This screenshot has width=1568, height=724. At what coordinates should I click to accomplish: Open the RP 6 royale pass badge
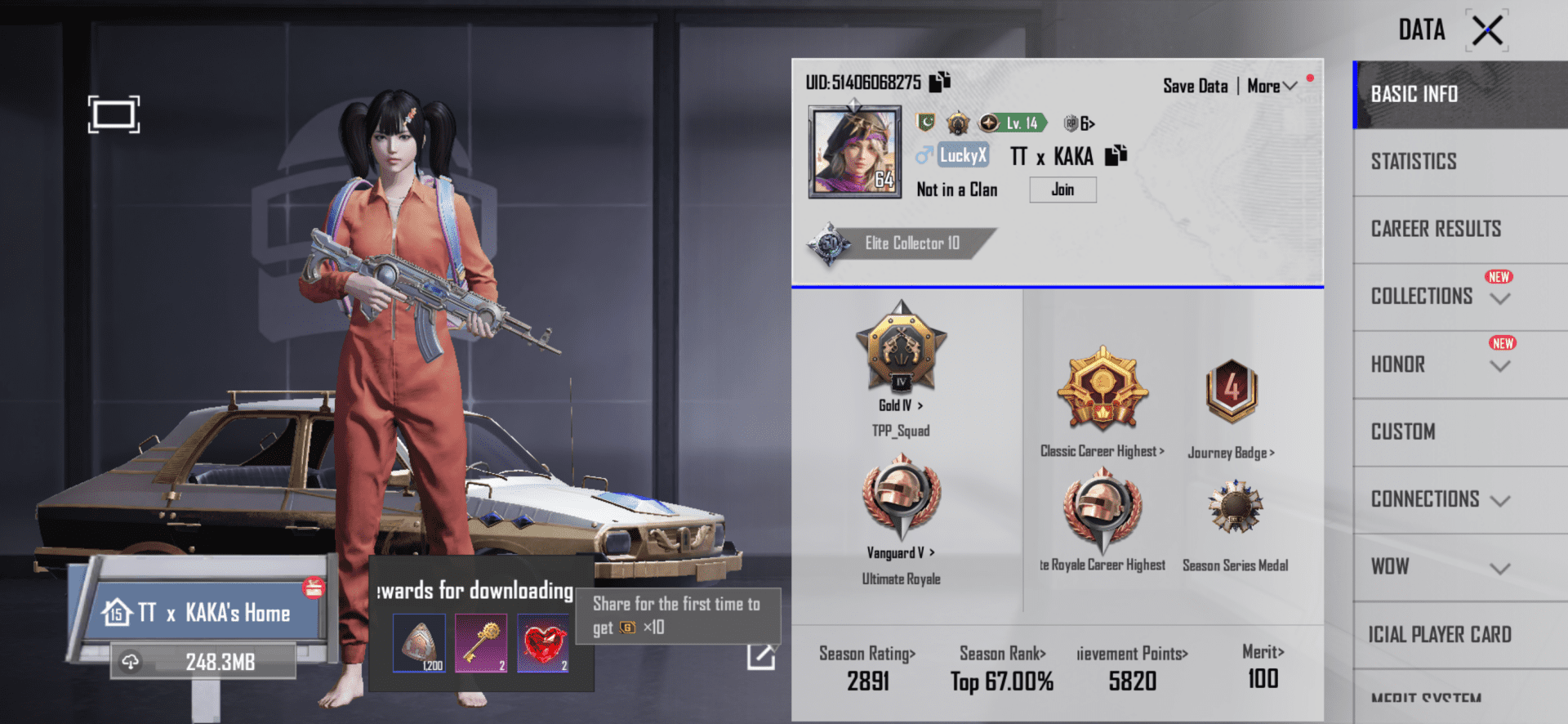1078,123
